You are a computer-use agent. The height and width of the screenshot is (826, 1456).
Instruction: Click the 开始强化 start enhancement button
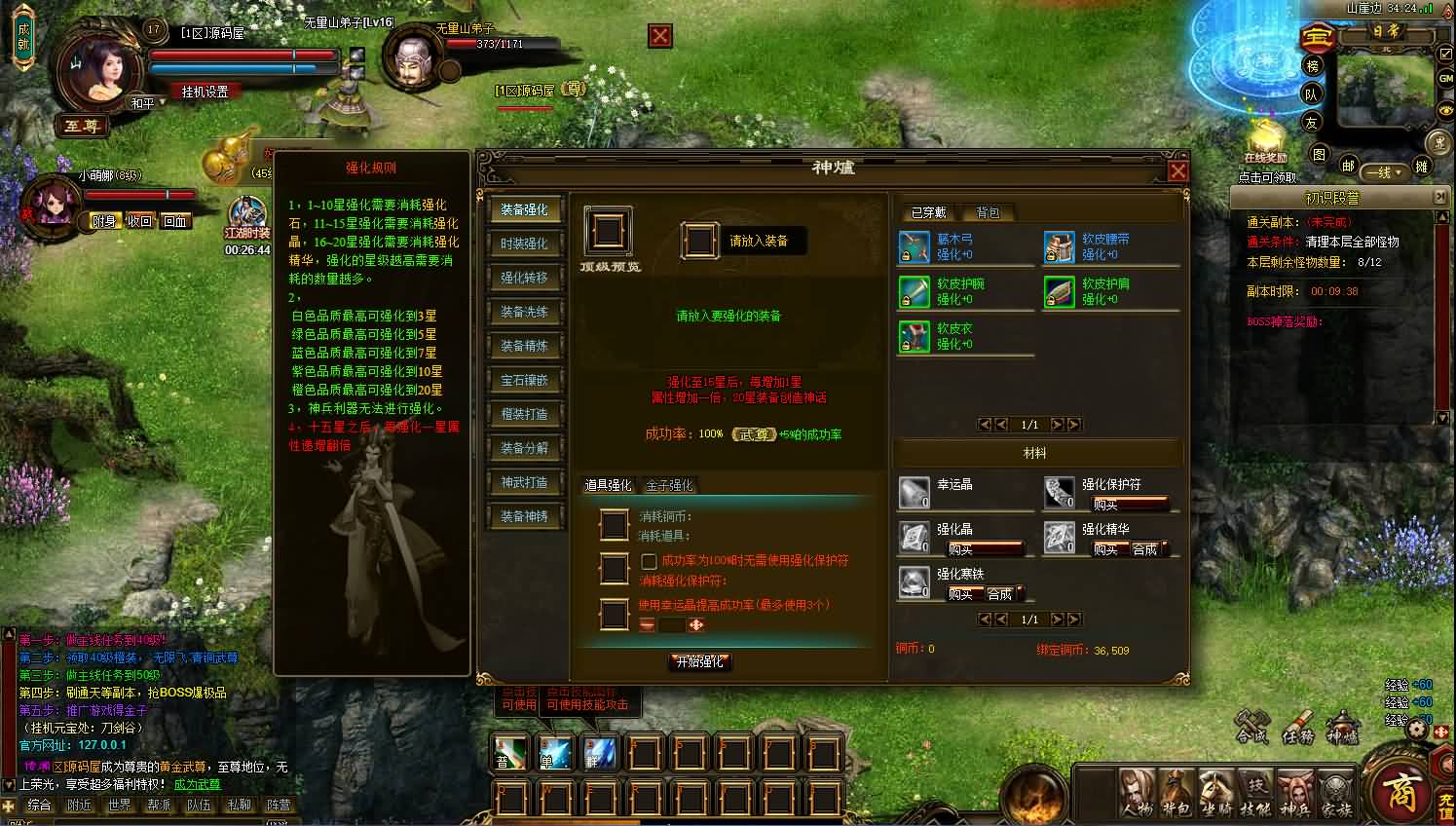pyautogui.click(x=699, y=661)
